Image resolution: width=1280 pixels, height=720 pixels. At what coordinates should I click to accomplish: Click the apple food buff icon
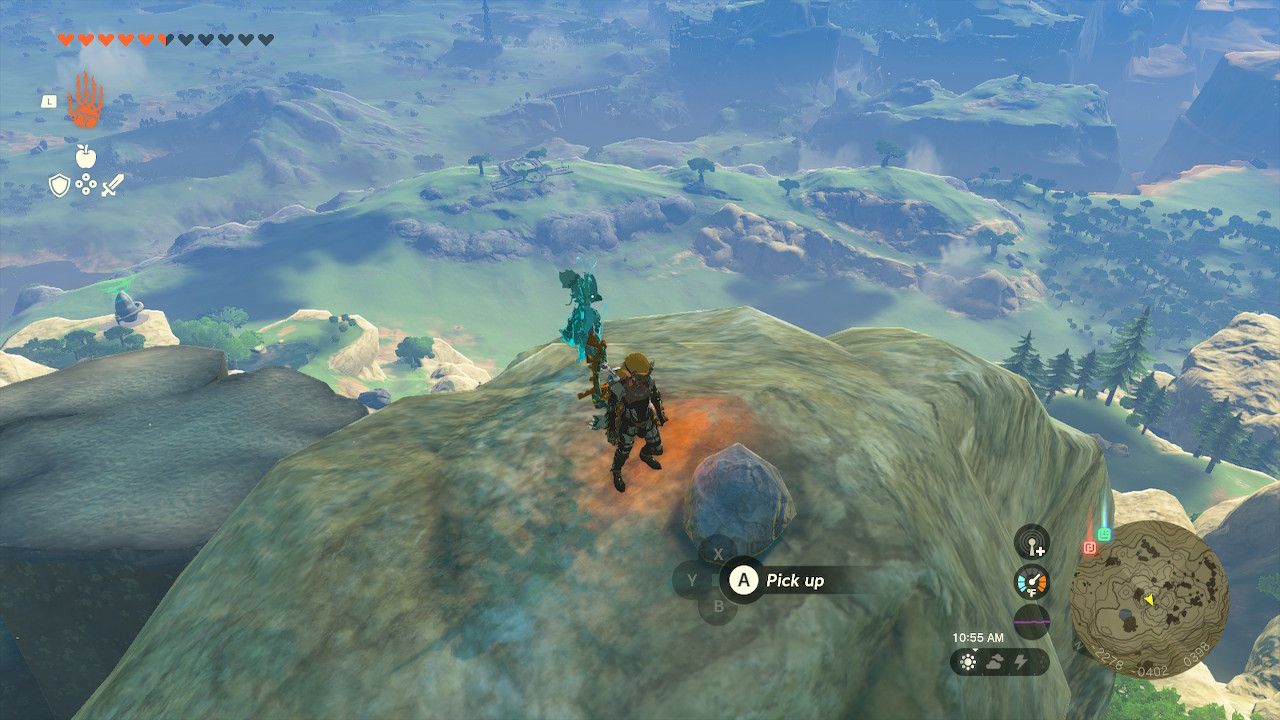(86, 156)
